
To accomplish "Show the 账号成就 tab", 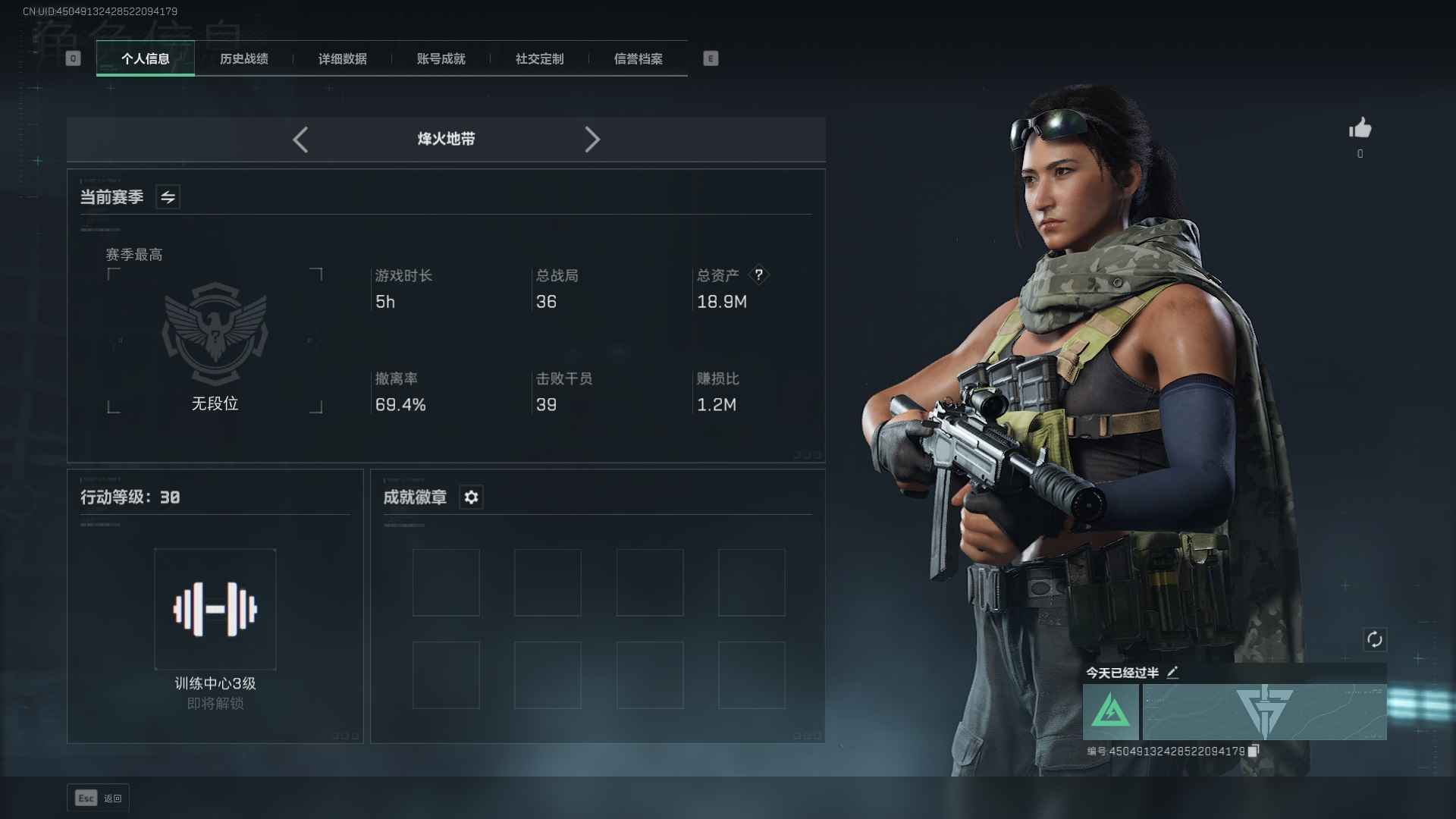I will click(x=441, y=58).
